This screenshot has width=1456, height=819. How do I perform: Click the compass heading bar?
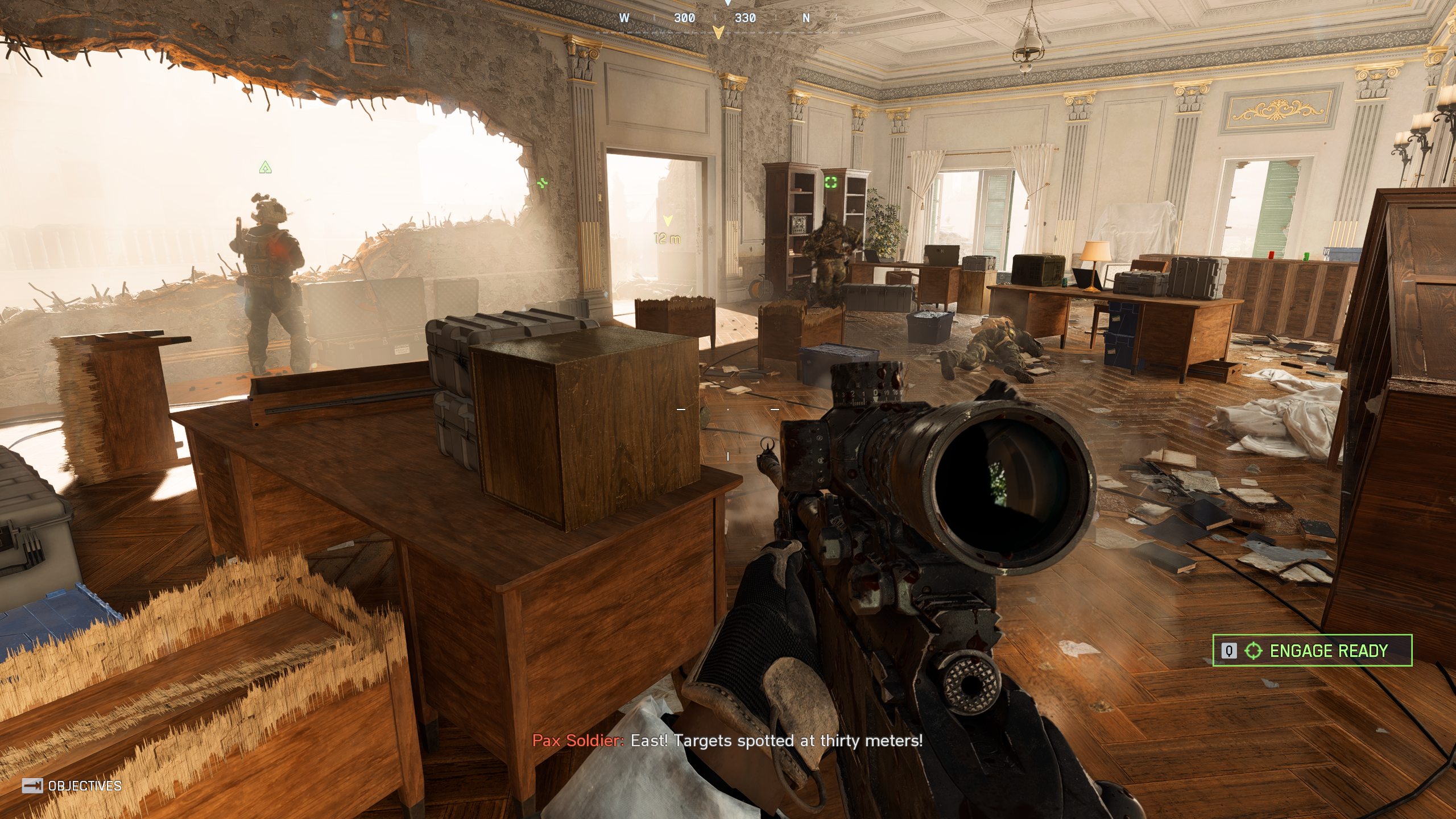coord(718,18)
